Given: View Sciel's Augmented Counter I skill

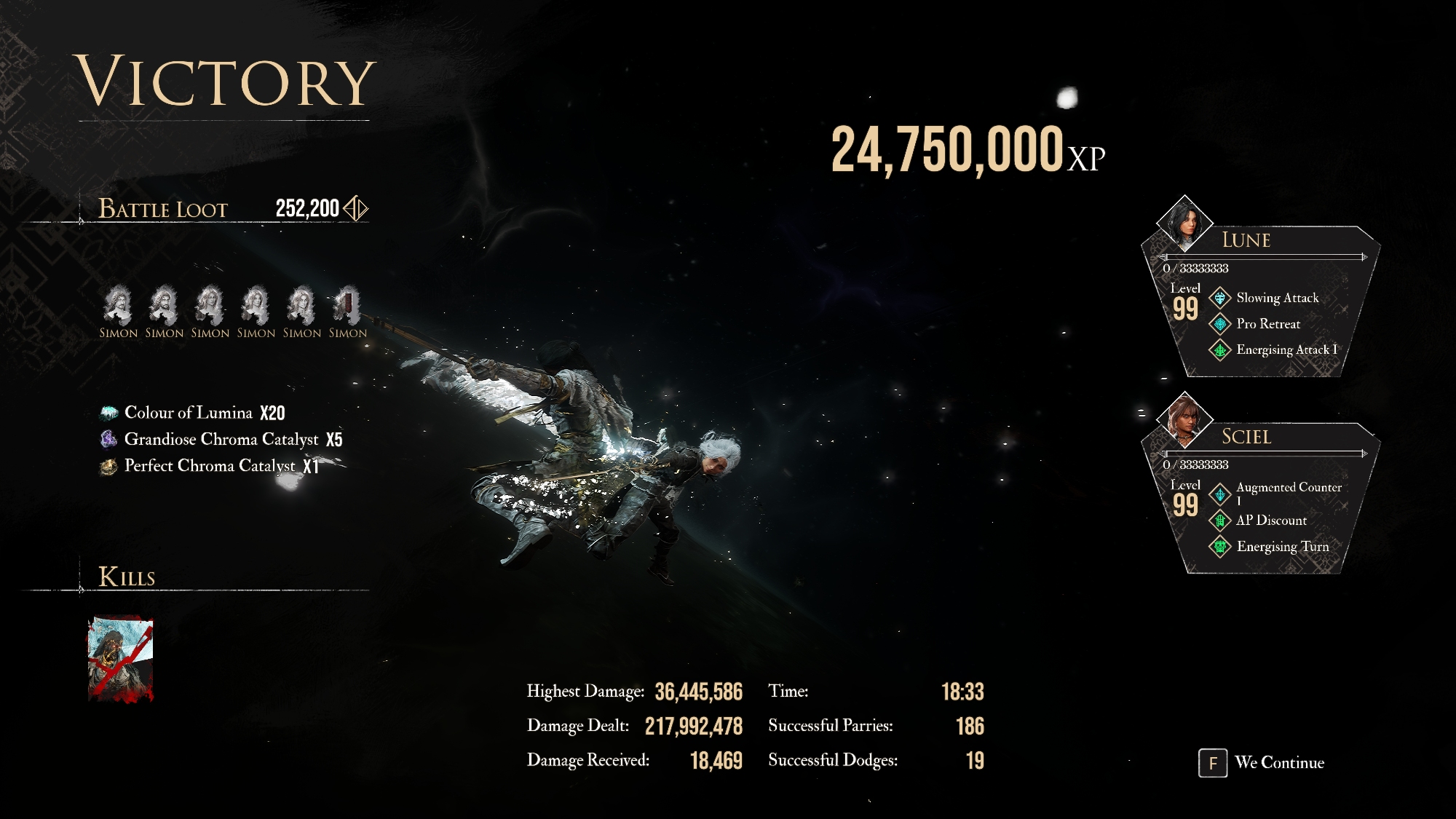Looking at the screenshot, I should point(1288,488).
